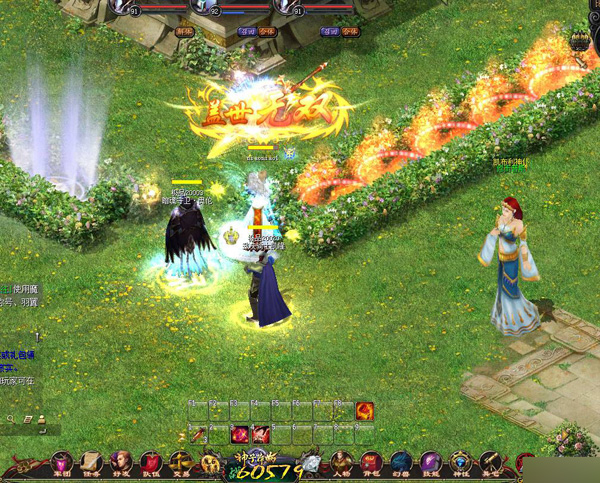Select the sword item in lower hotbar

point(198,434)
